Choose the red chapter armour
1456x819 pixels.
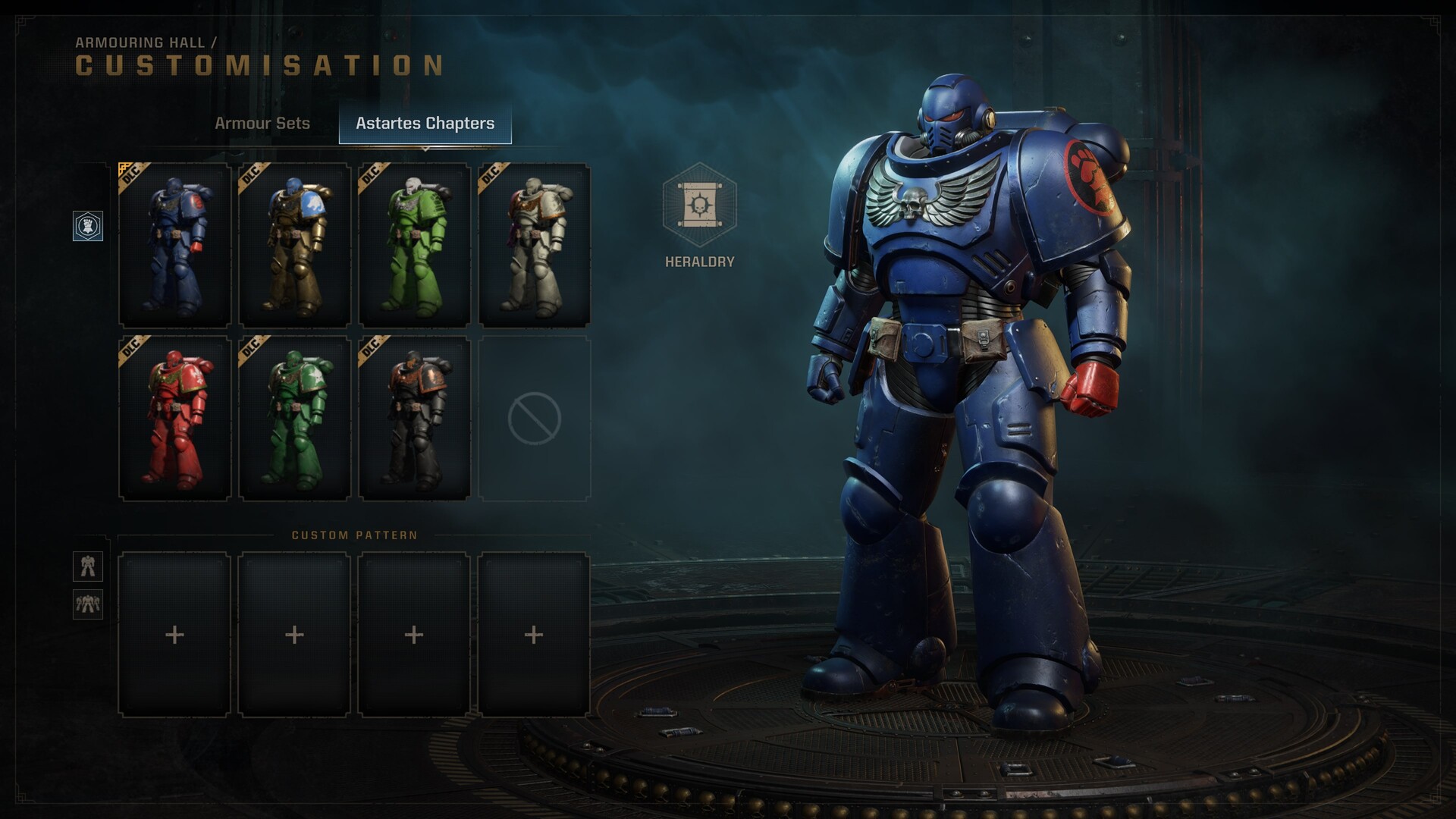coord(175,418)
